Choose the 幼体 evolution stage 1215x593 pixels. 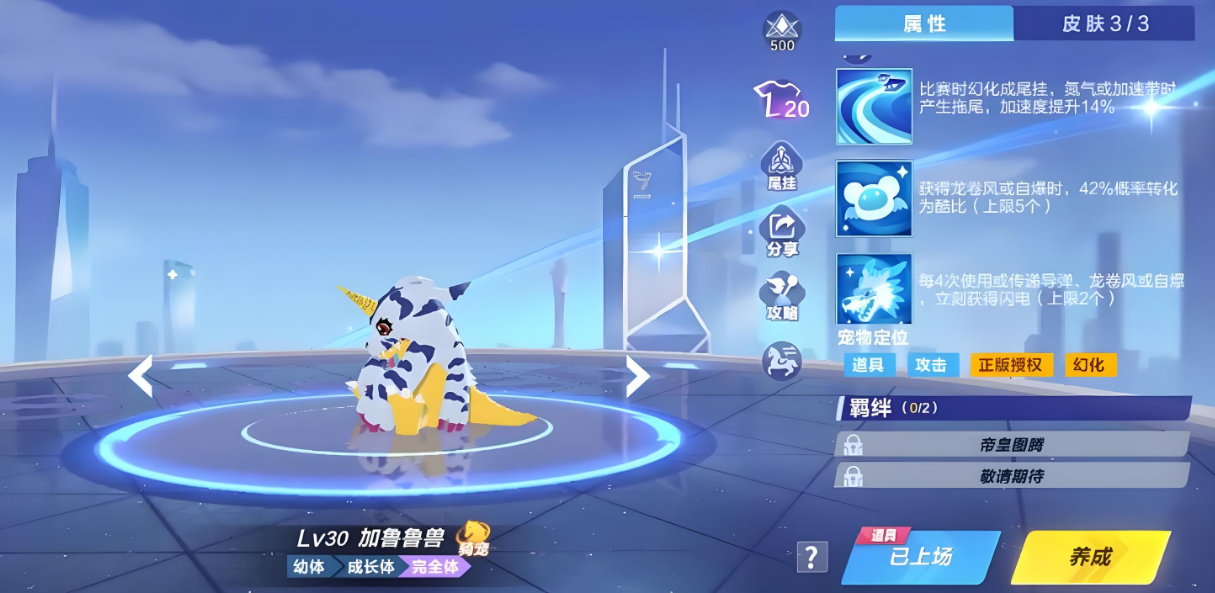click(x=307, y=567)
